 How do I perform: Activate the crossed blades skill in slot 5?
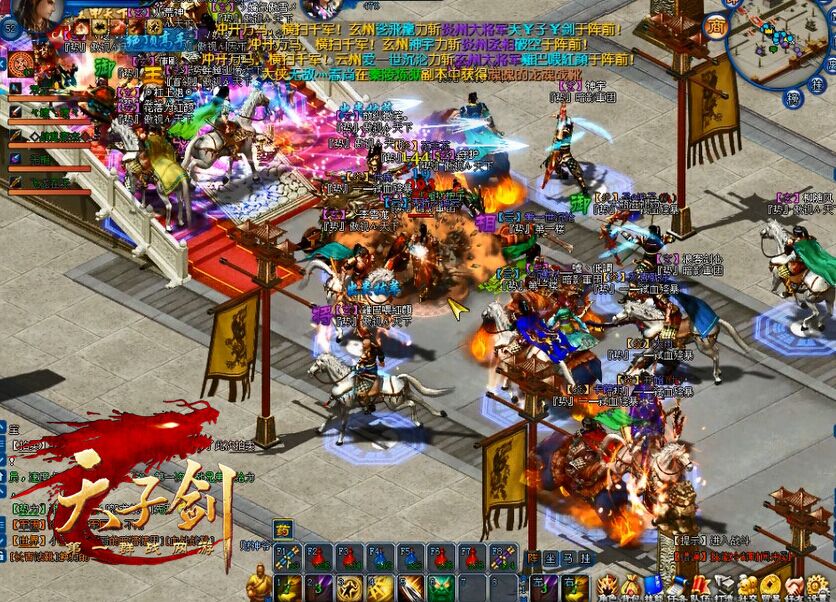(411, 587)
